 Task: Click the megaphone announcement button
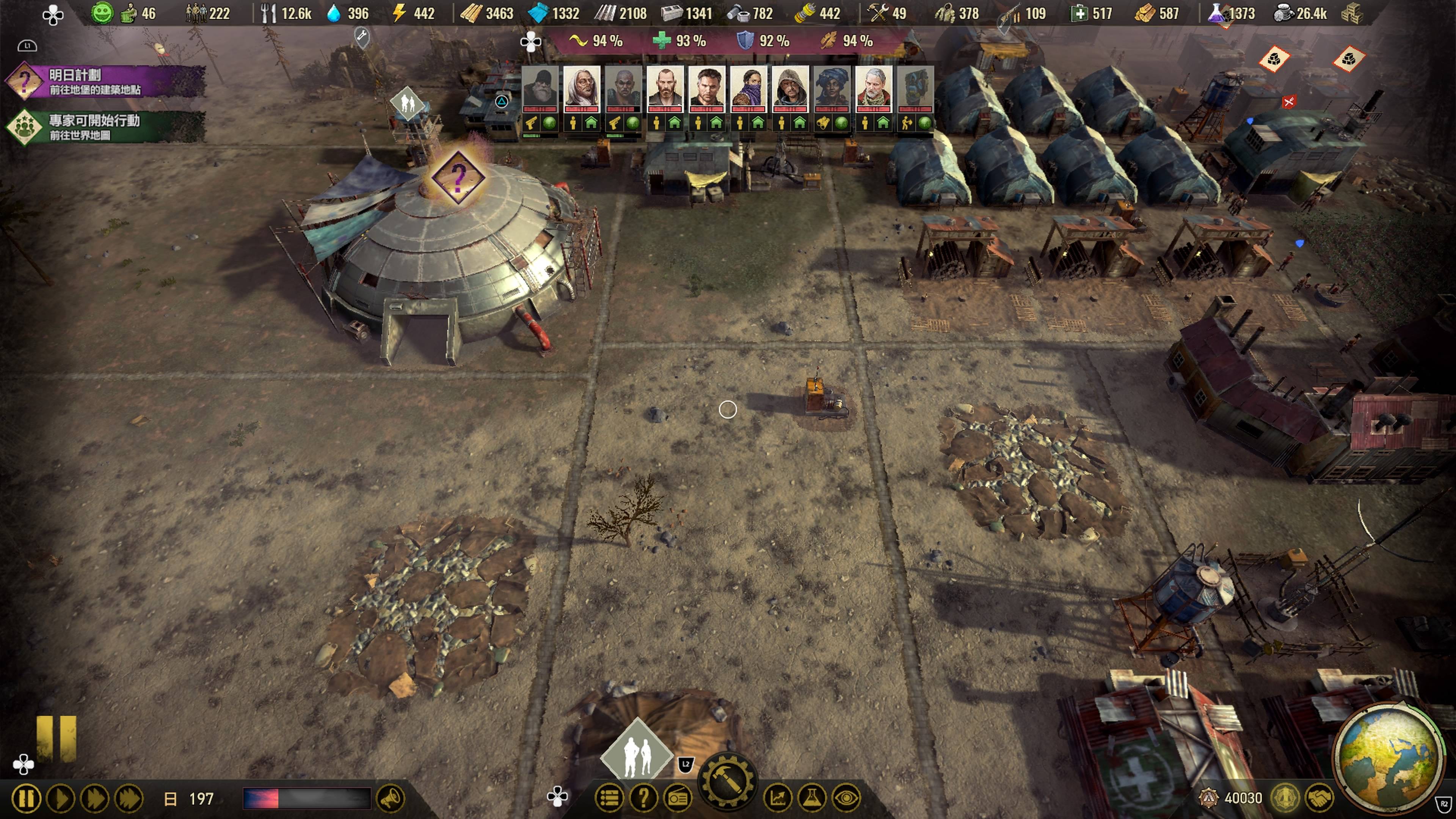click(391, 799)
